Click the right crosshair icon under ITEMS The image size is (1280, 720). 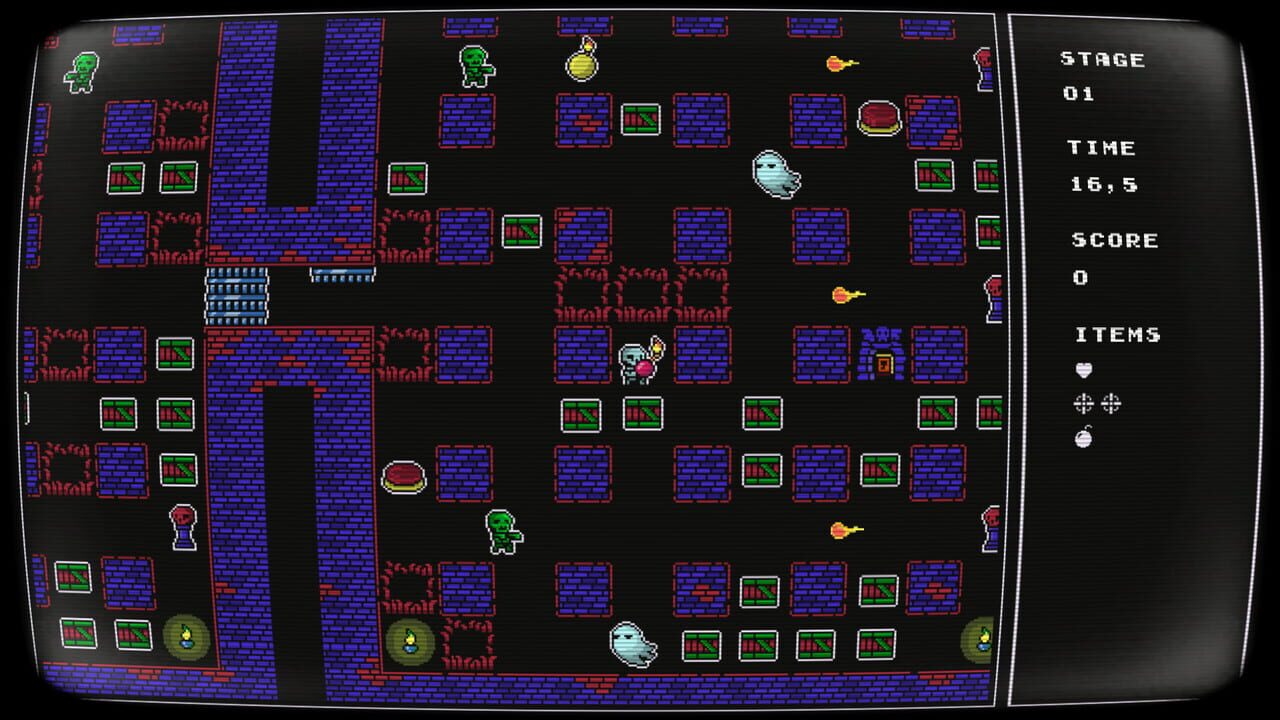(x=1110, y=406)
